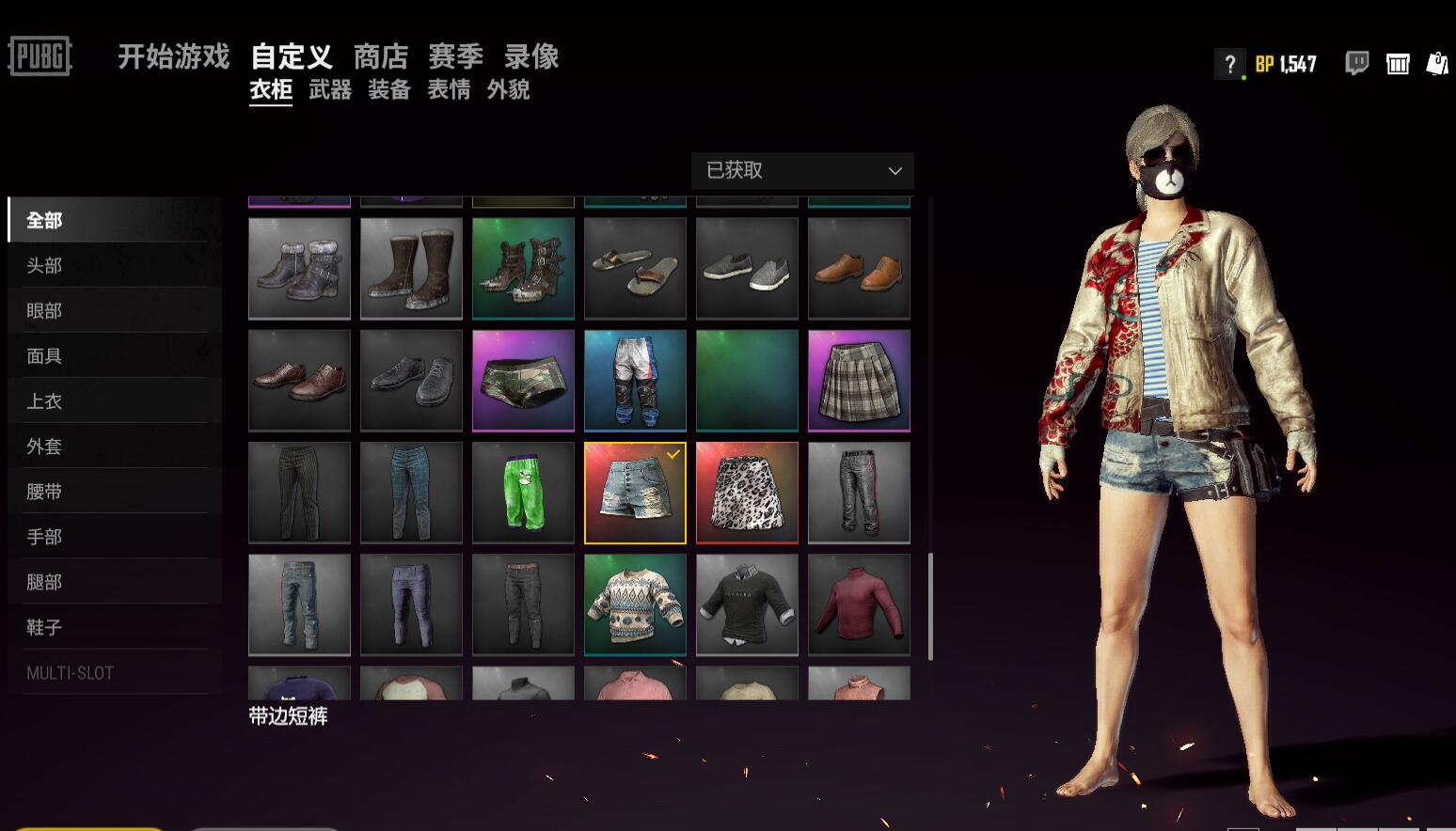Open the 录像 menu

[x=530, y=56]
